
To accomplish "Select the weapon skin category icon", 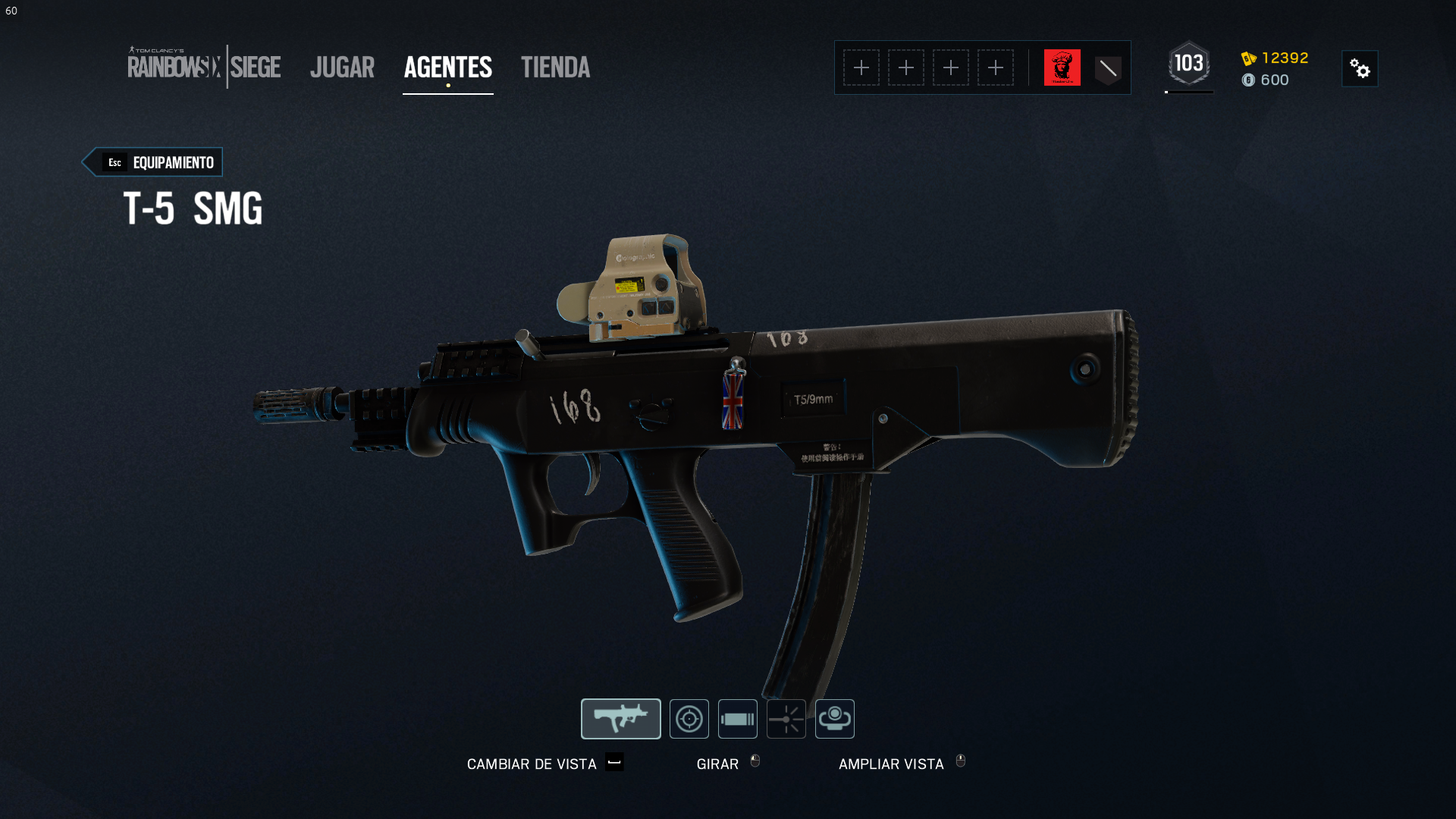I will [620, 718].
